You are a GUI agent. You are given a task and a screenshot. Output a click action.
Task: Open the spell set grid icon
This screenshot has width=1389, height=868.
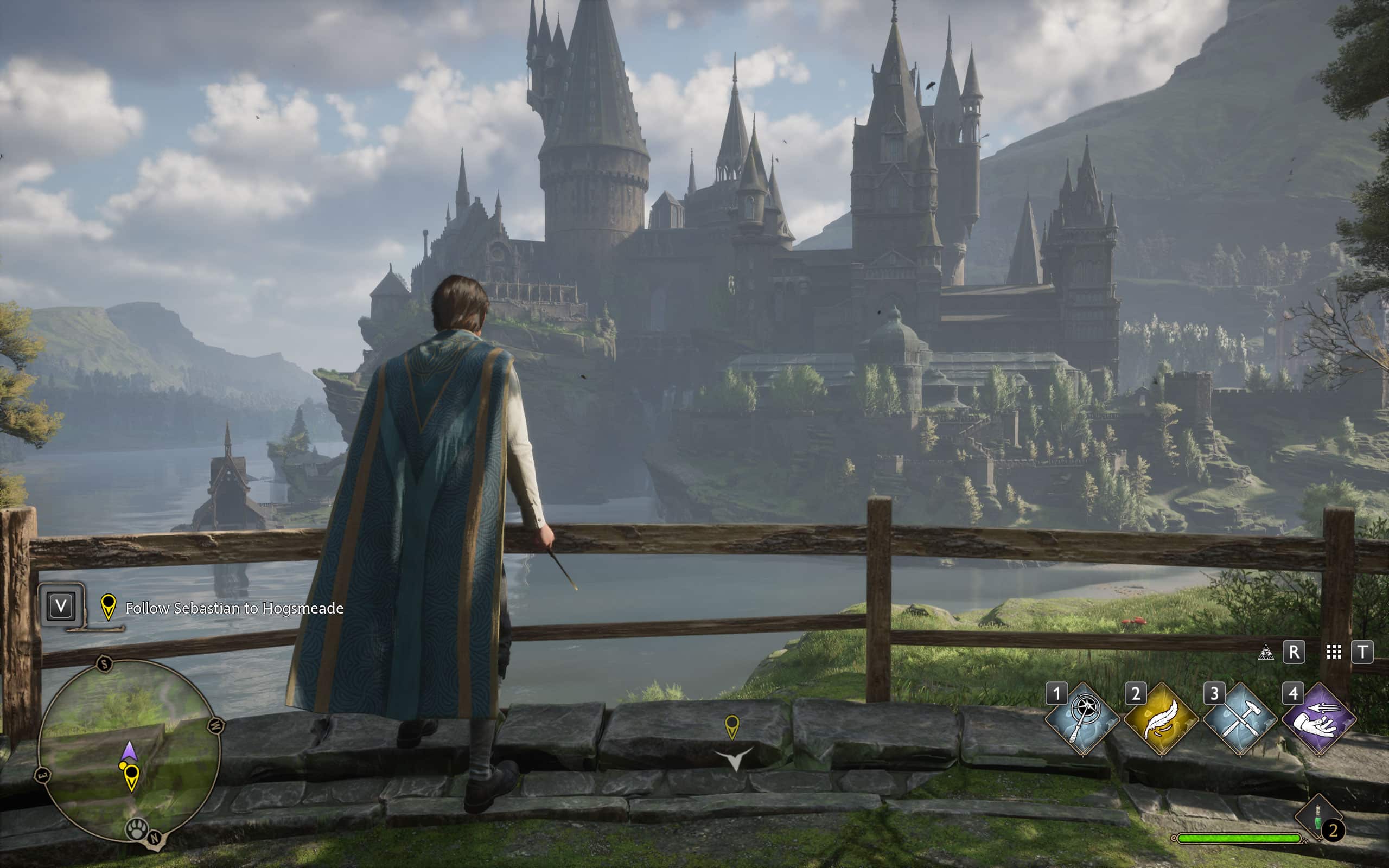1334,652
